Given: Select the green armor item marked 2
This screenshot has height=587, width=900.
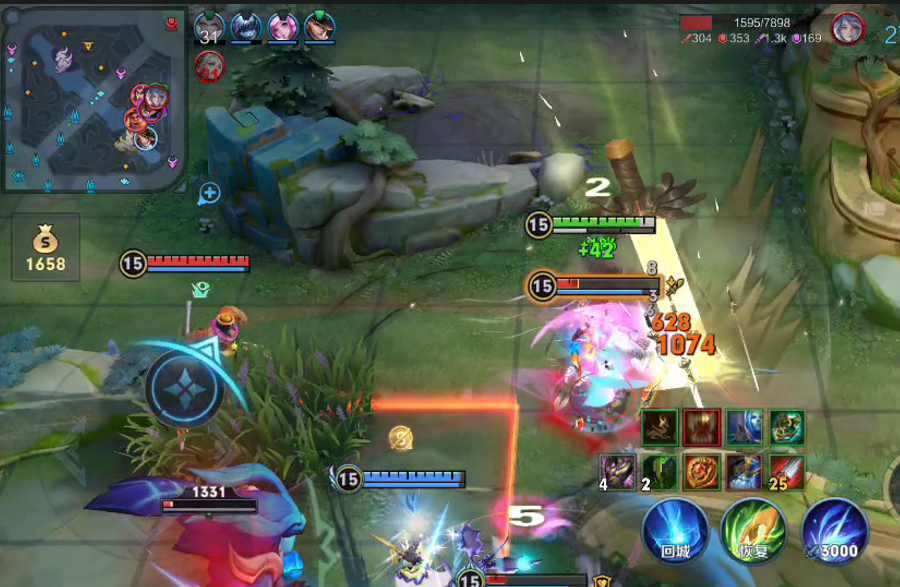Looking at the screenshot, I should (660, 471).
